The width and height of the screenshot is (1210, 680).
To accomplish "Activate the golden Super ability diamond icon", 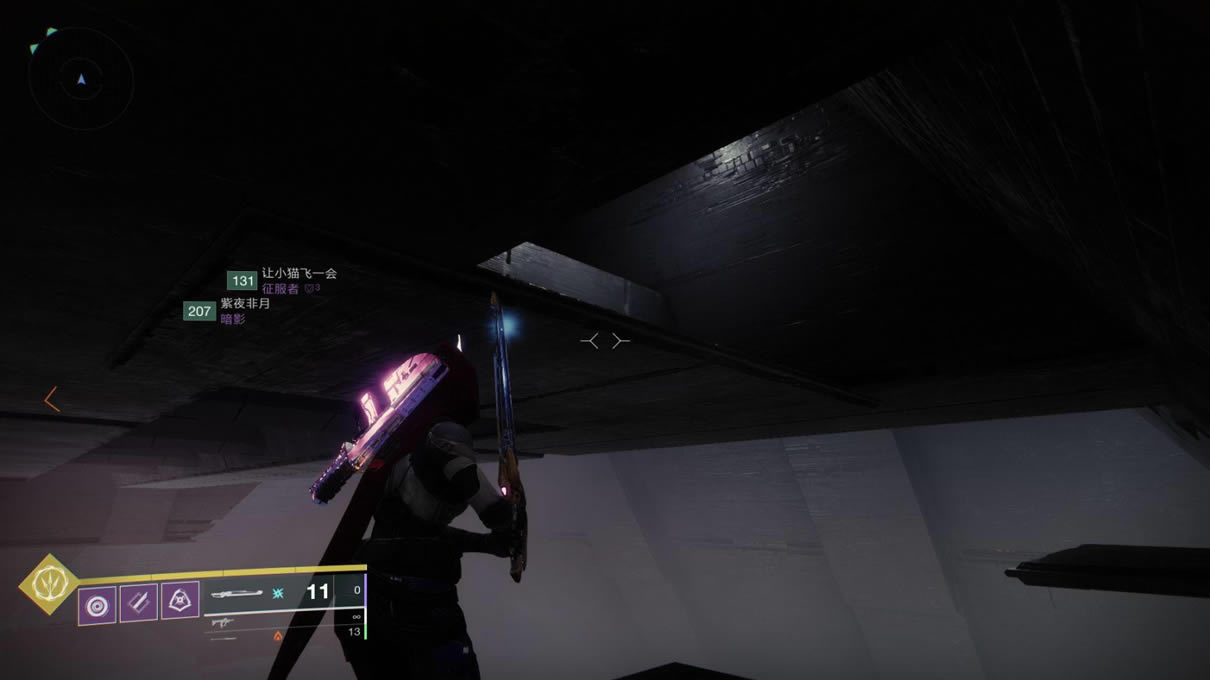I will pyautogui.click(x=46, y=584).
